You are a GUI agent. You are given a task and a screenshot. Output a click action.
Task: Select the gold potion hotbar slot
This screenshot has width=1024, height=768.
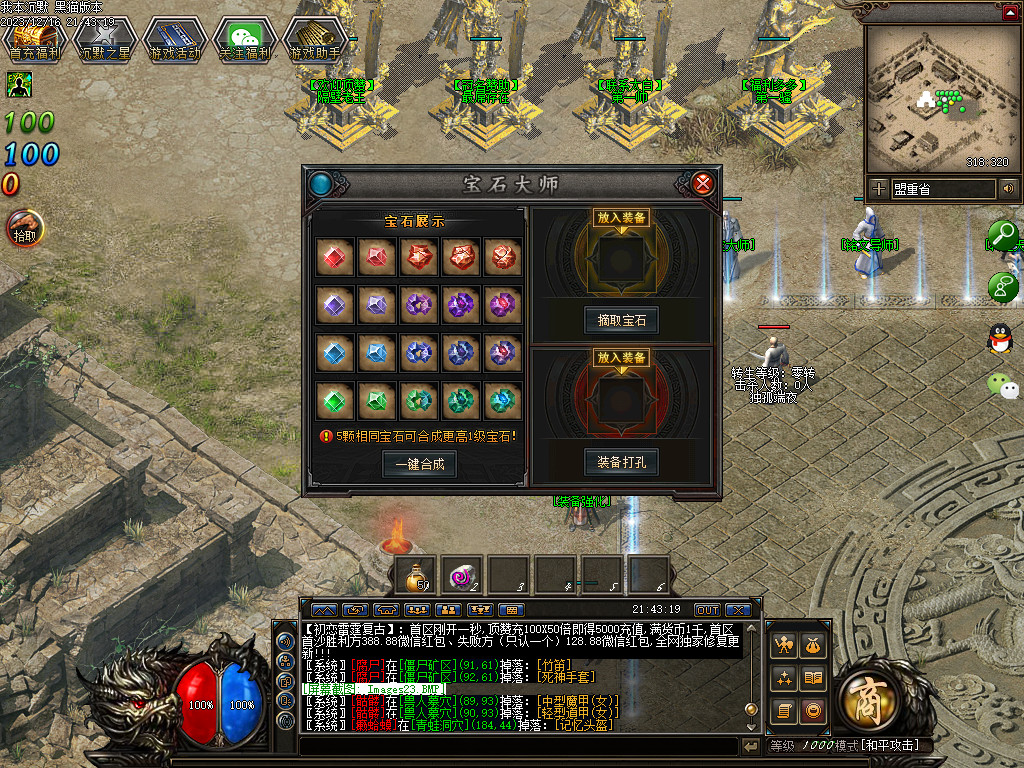[413, 575]
